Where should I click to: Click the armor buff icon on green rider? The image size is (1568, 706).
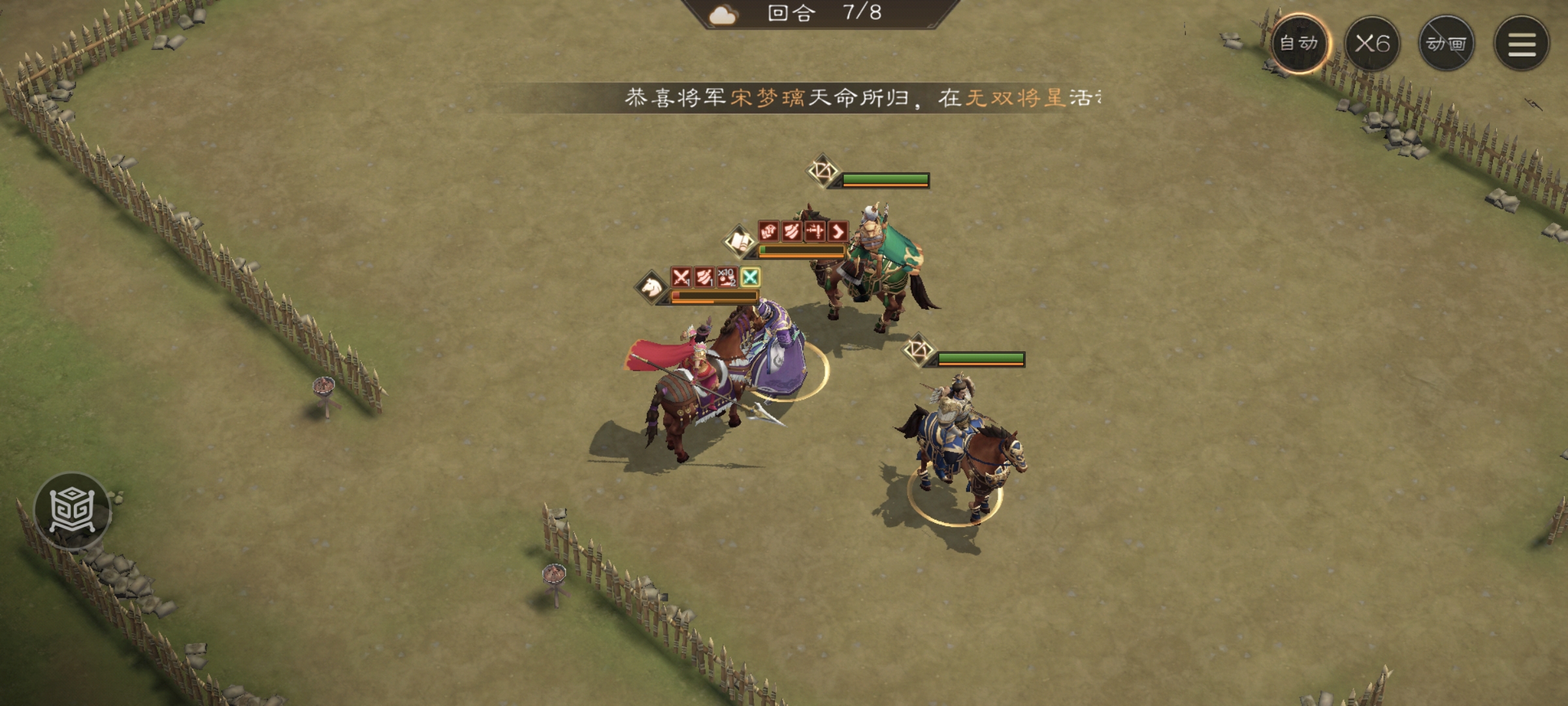pos(768,232)
